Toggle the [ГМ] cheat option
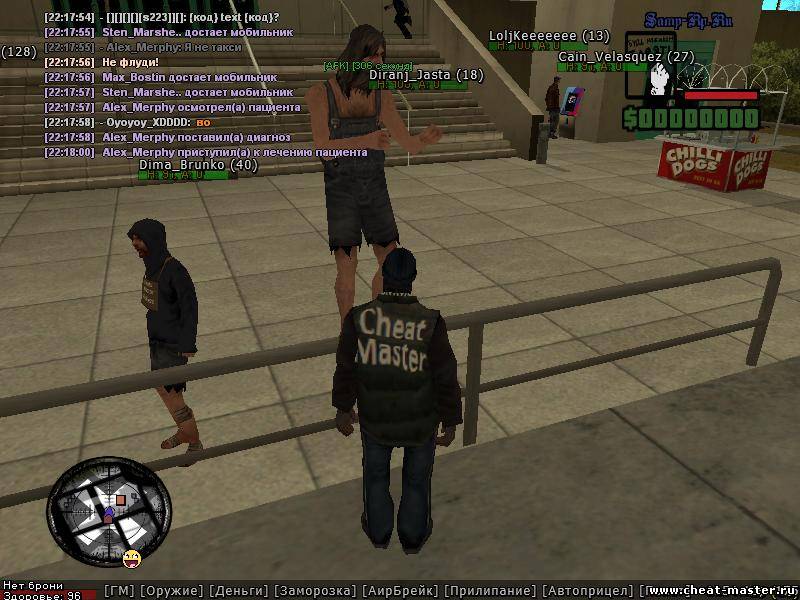Image resolution: width=800 pixels, height=600 pixels. (119, 591)
